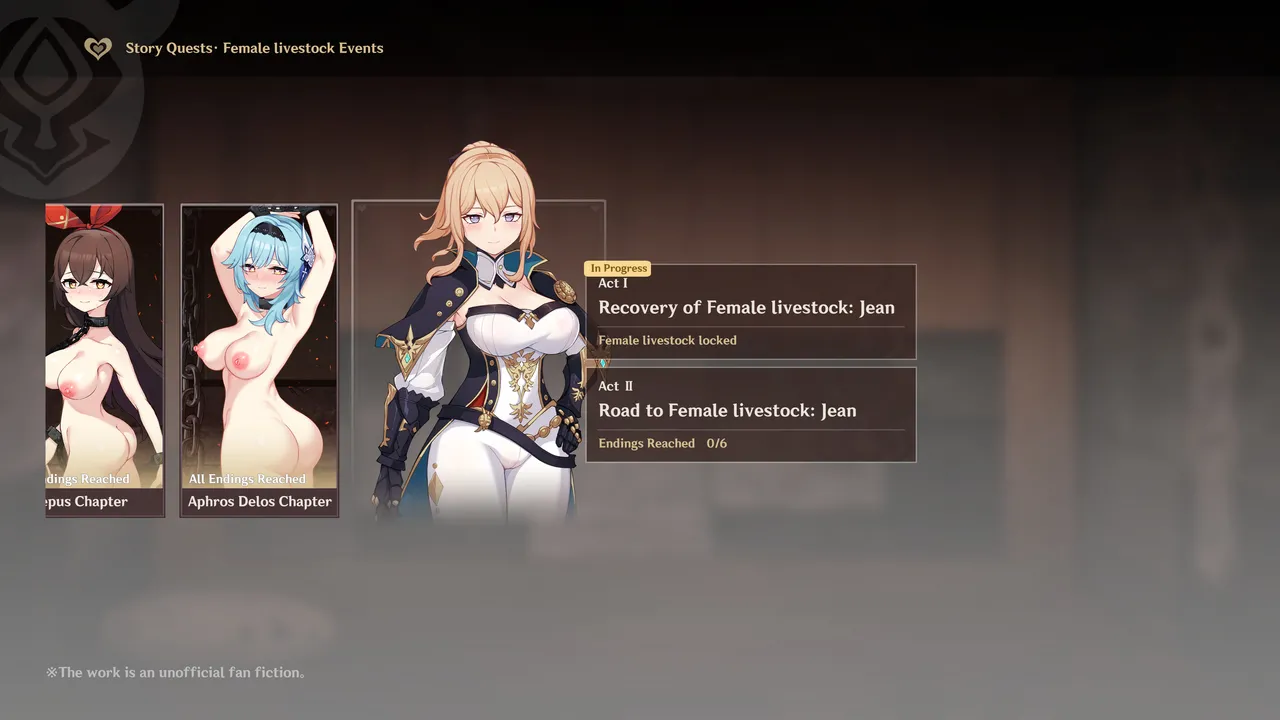Open Act I Recovery quest entry
Image resolution: width=1280 pixels, height=720 pixels.
[750, 311]
